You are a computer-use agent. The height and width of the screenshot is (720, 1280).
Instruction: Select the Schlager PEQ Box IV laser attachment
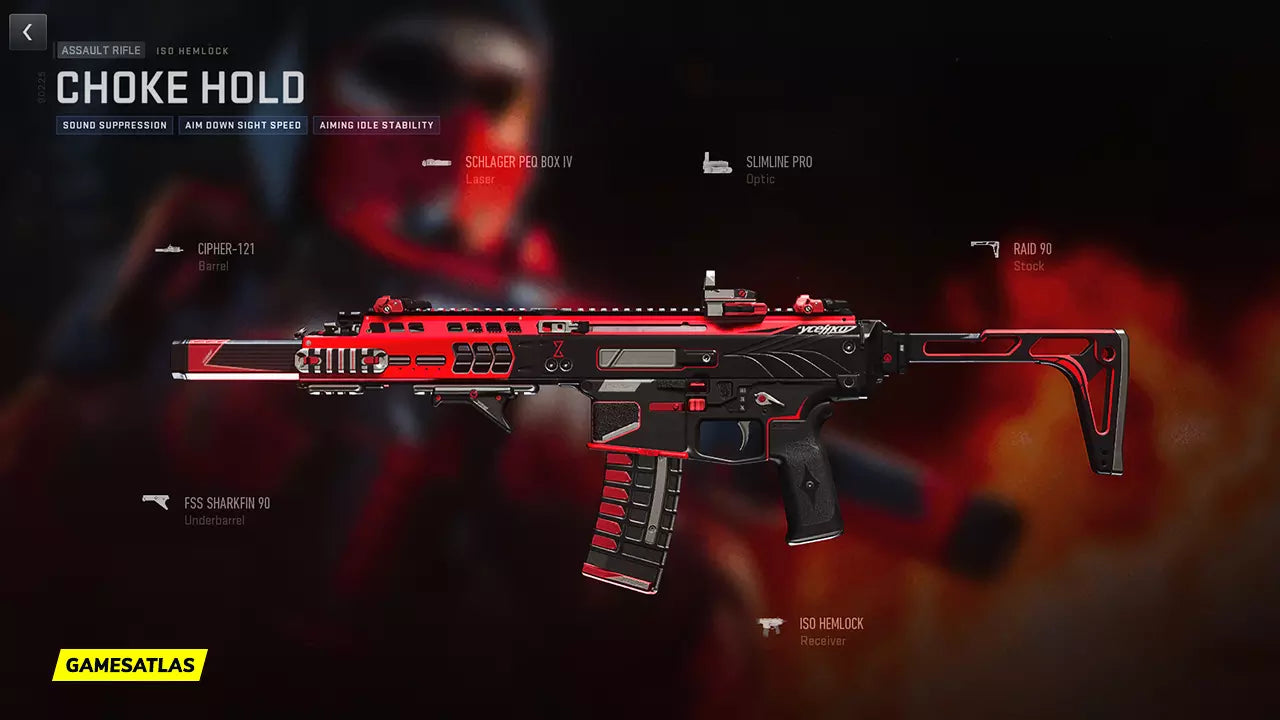[x=517, y=163]
